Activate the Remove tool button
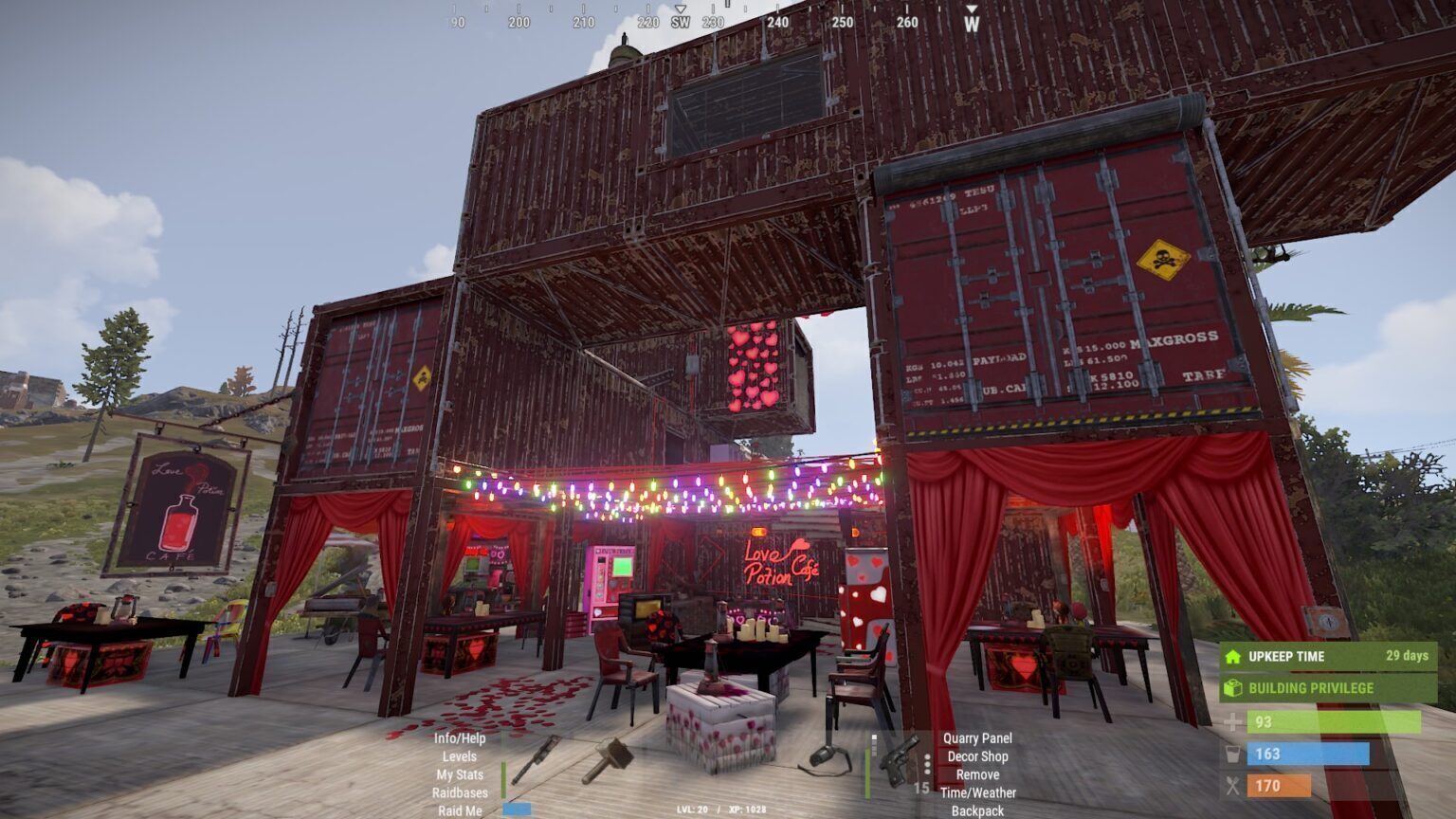1456x819 pixels. pos(977,774)
